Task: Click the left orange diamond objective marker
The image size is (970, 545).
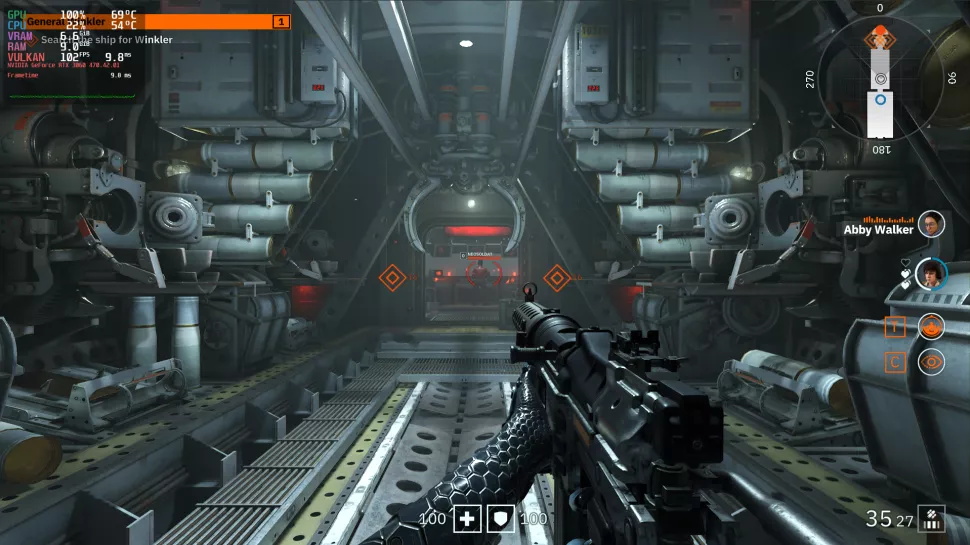Action: [x=393, y=278]
